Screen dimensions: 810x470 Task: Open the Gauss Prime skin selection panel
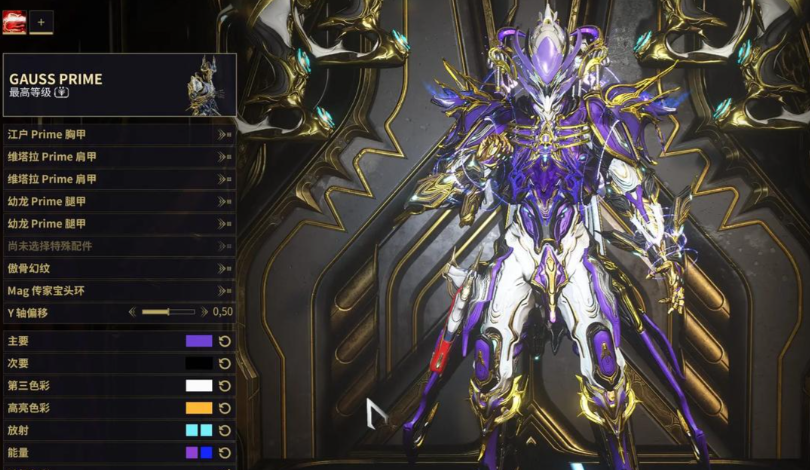[x=119, y=85]
